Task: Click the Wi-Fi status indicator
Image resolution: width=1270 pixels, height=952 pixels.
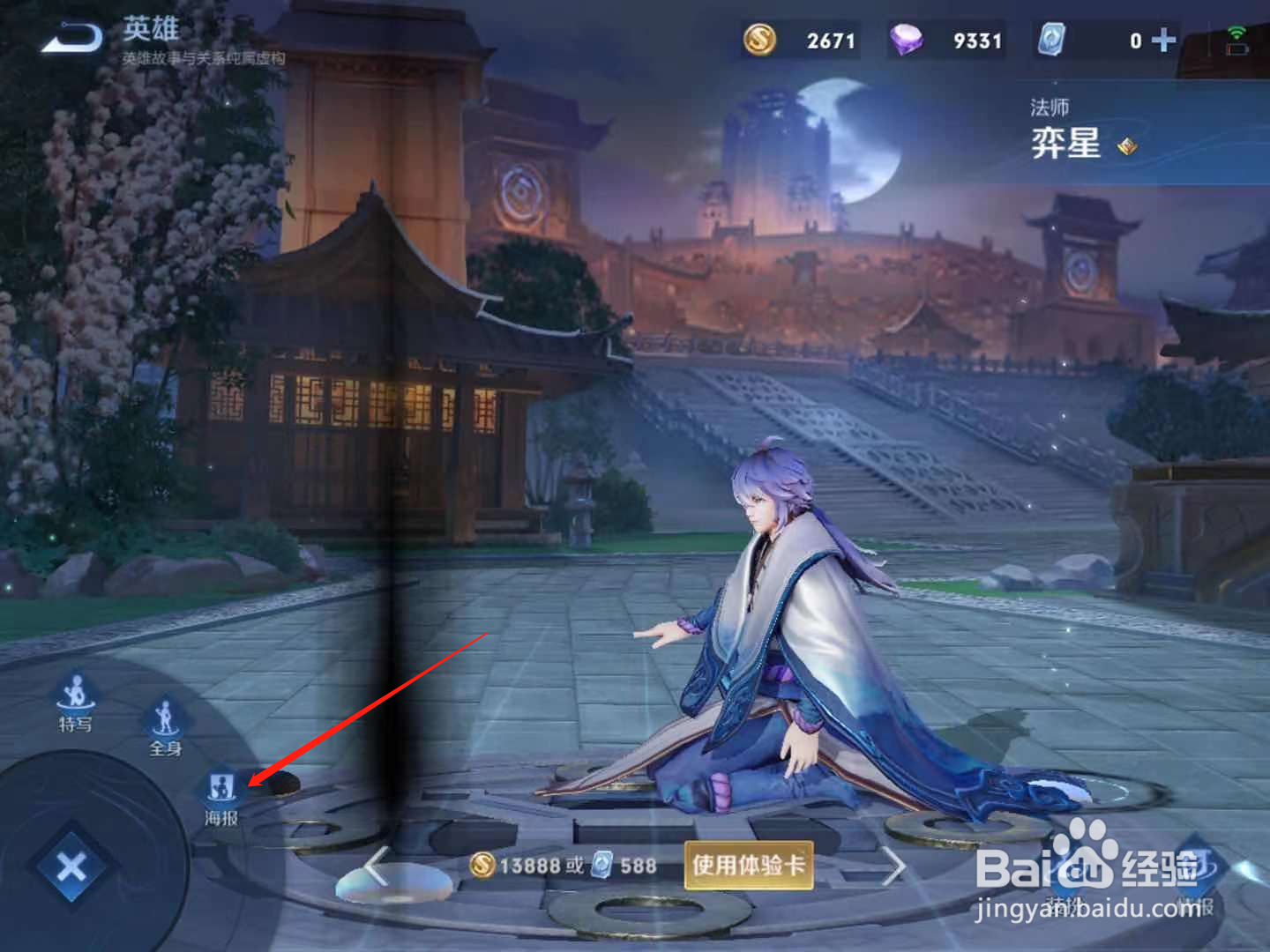Action: [1237, 32]
